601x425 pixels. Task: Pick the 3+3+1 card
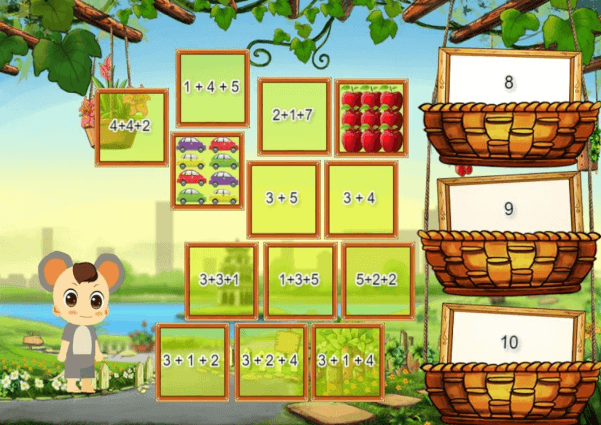pyautogui.click(x=222, y=279)
